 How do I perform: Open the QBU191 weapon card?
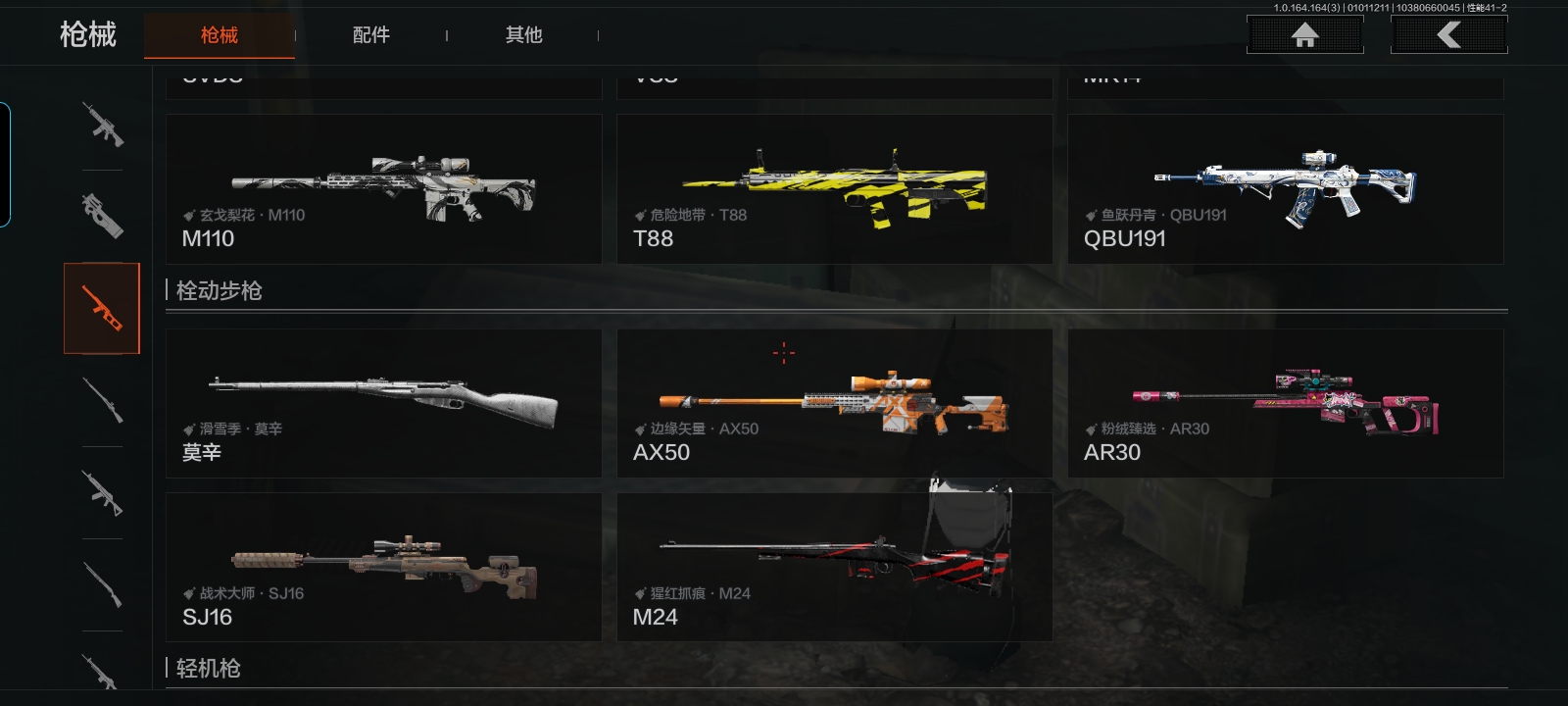pyautogui.click(x=1285, y=189)
